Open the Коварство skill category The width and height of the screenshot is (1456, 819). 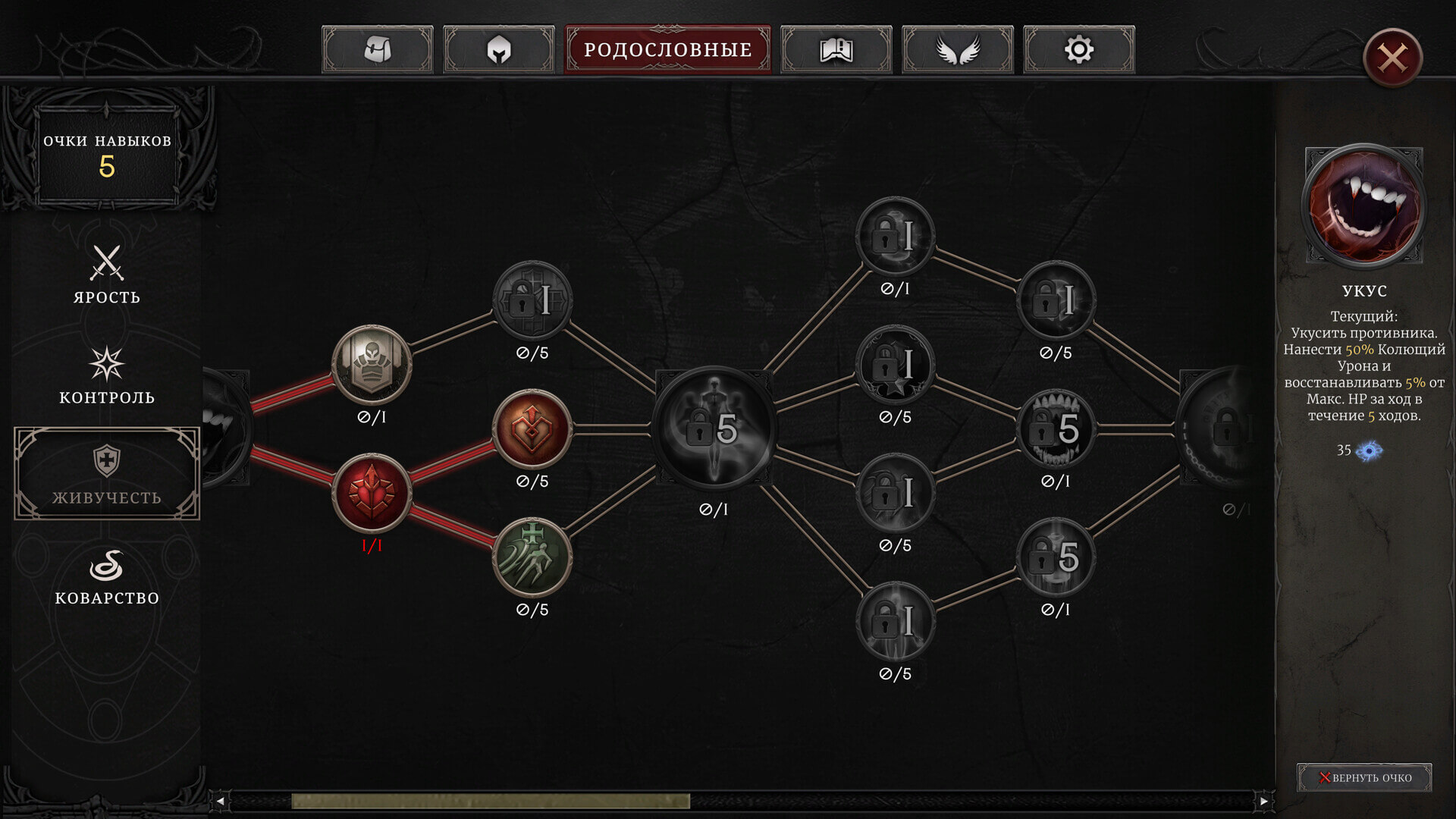107,576
